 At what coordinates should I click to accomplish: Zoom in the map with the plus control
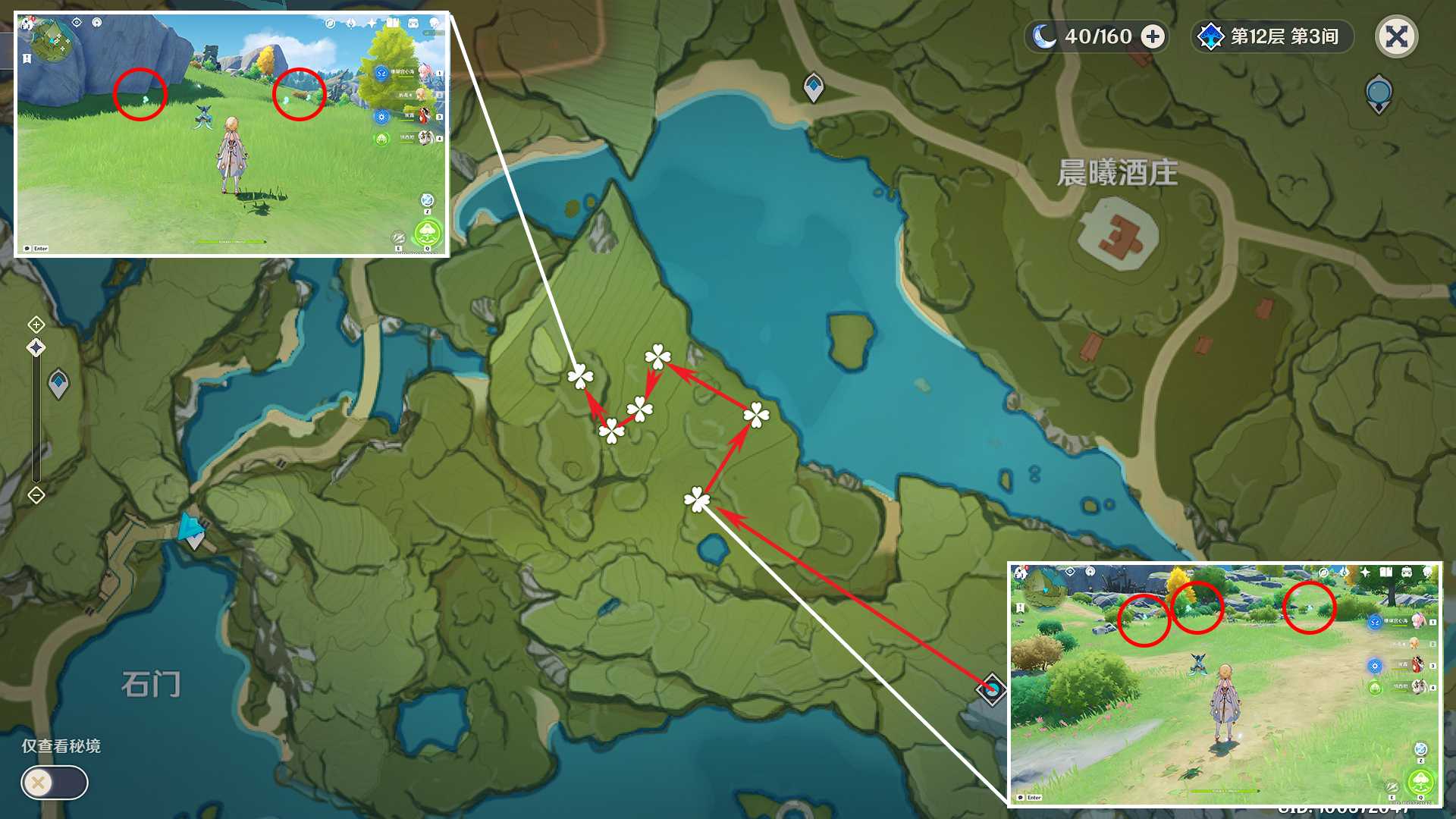(36, 325)
